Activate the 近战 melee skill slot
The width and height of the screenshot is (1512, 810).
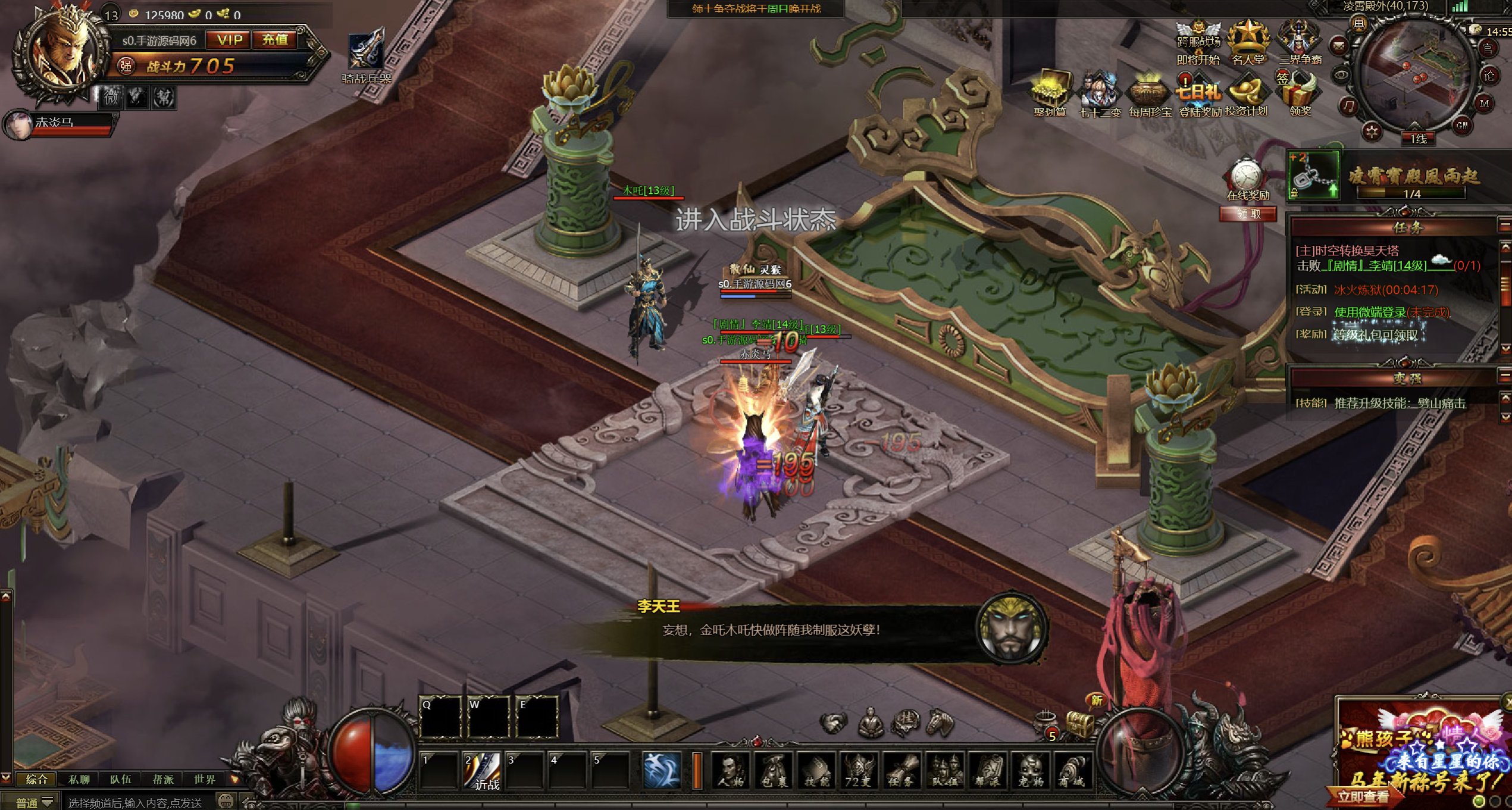pyautogui.click(x=481, y=771)
